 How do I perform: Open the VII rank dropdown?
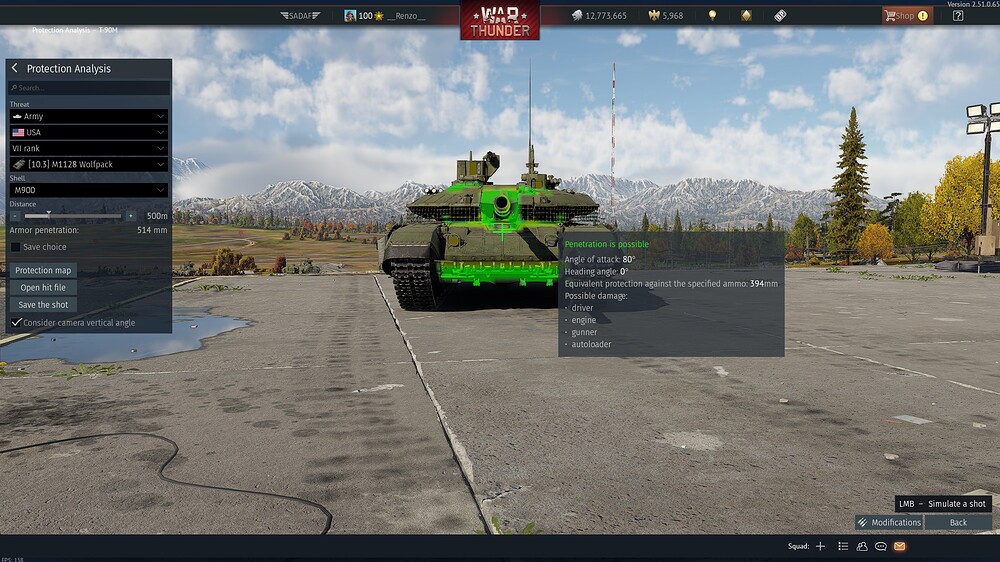pyautogui.click(x=88, y=148)
